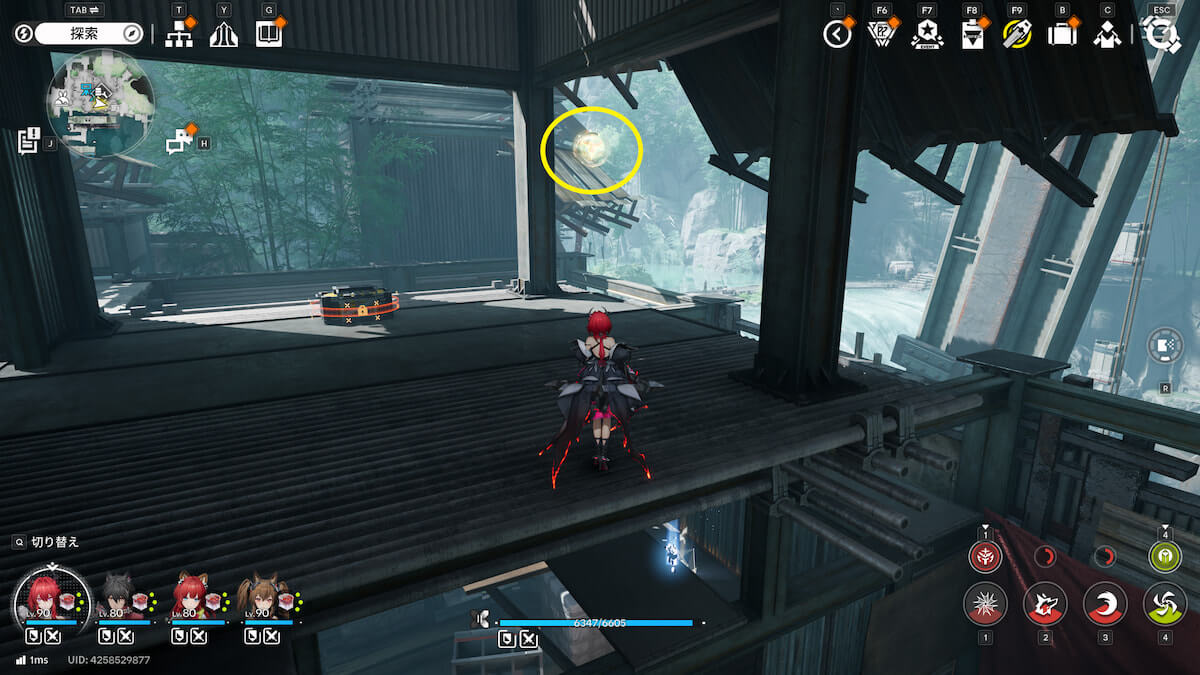
Task: Click the 探索 mode switch bar
Action: coord(90,34)
